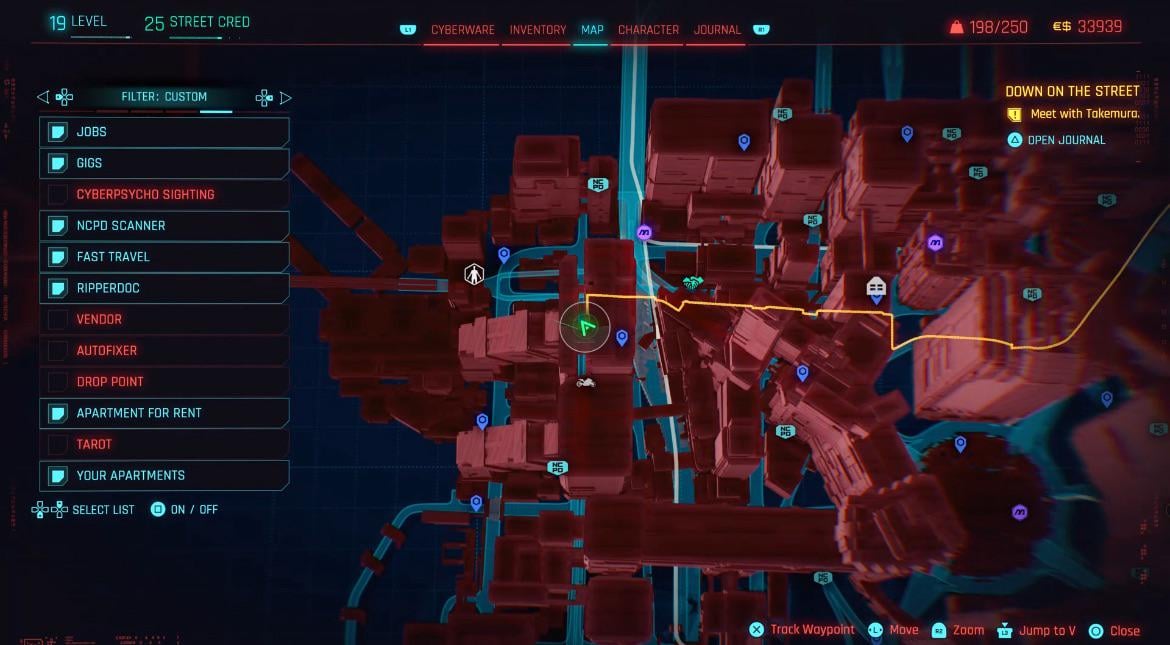Toggle the NCPD Scanner filter
The image size is (1170, 645).
[165, 226]
